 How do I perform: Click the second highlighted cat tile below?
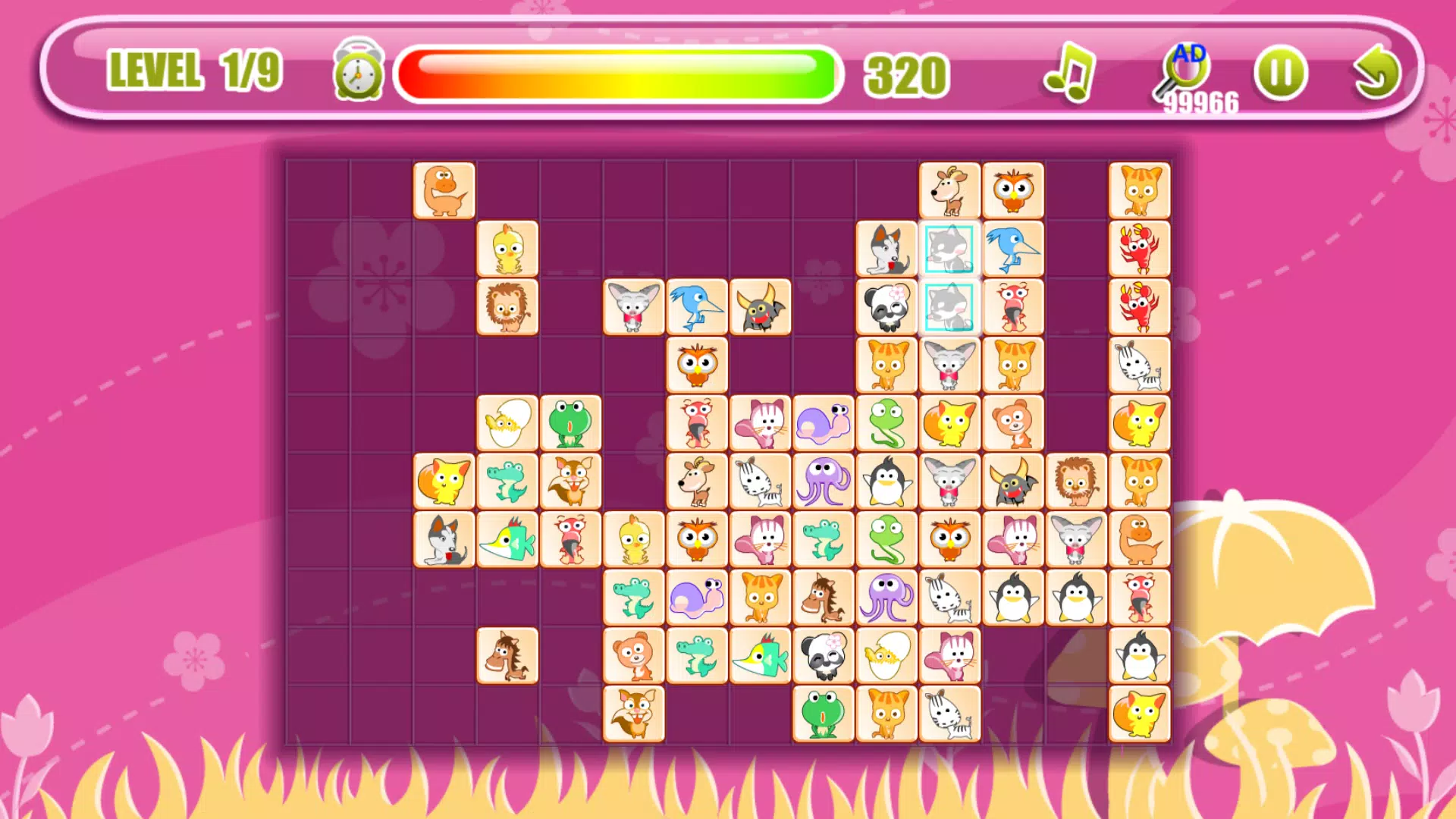click(950, 307)
